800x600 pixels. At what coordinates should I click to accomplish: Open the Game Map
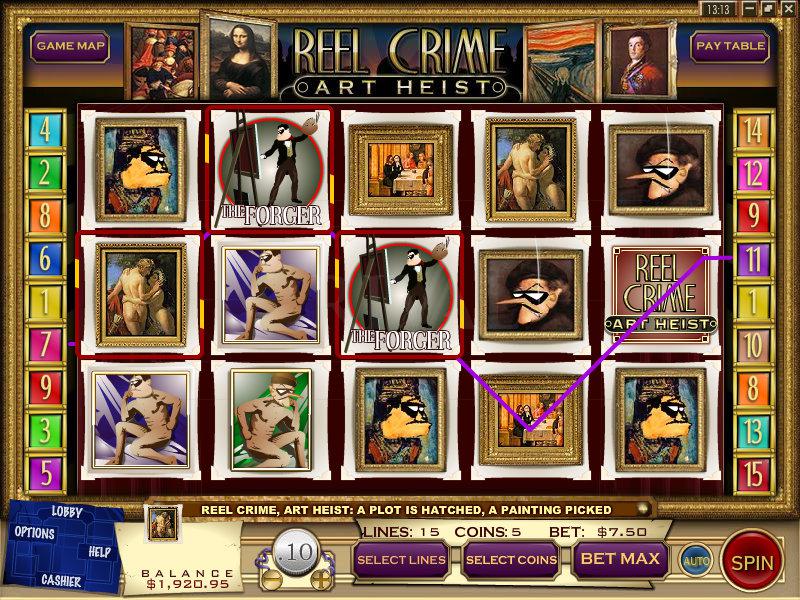(69, 46)
